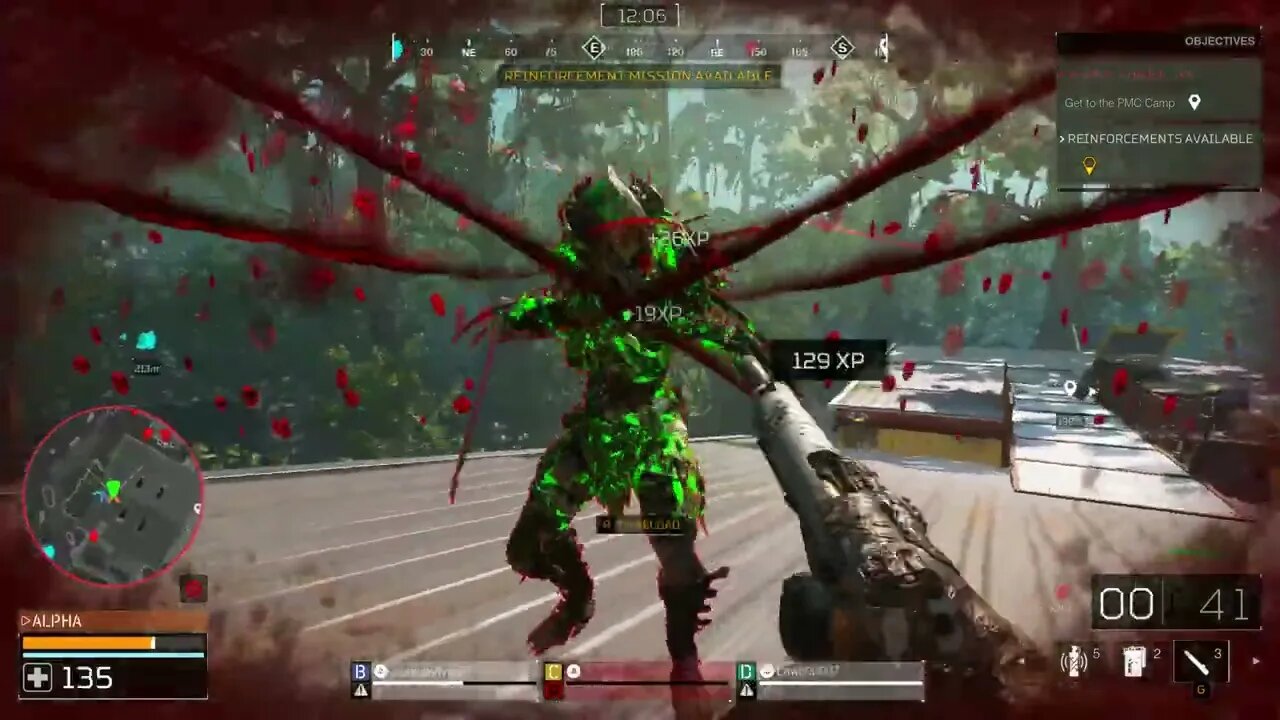
Task: Select the medkit gadget icon showing 2
Action: [1133, 661]
